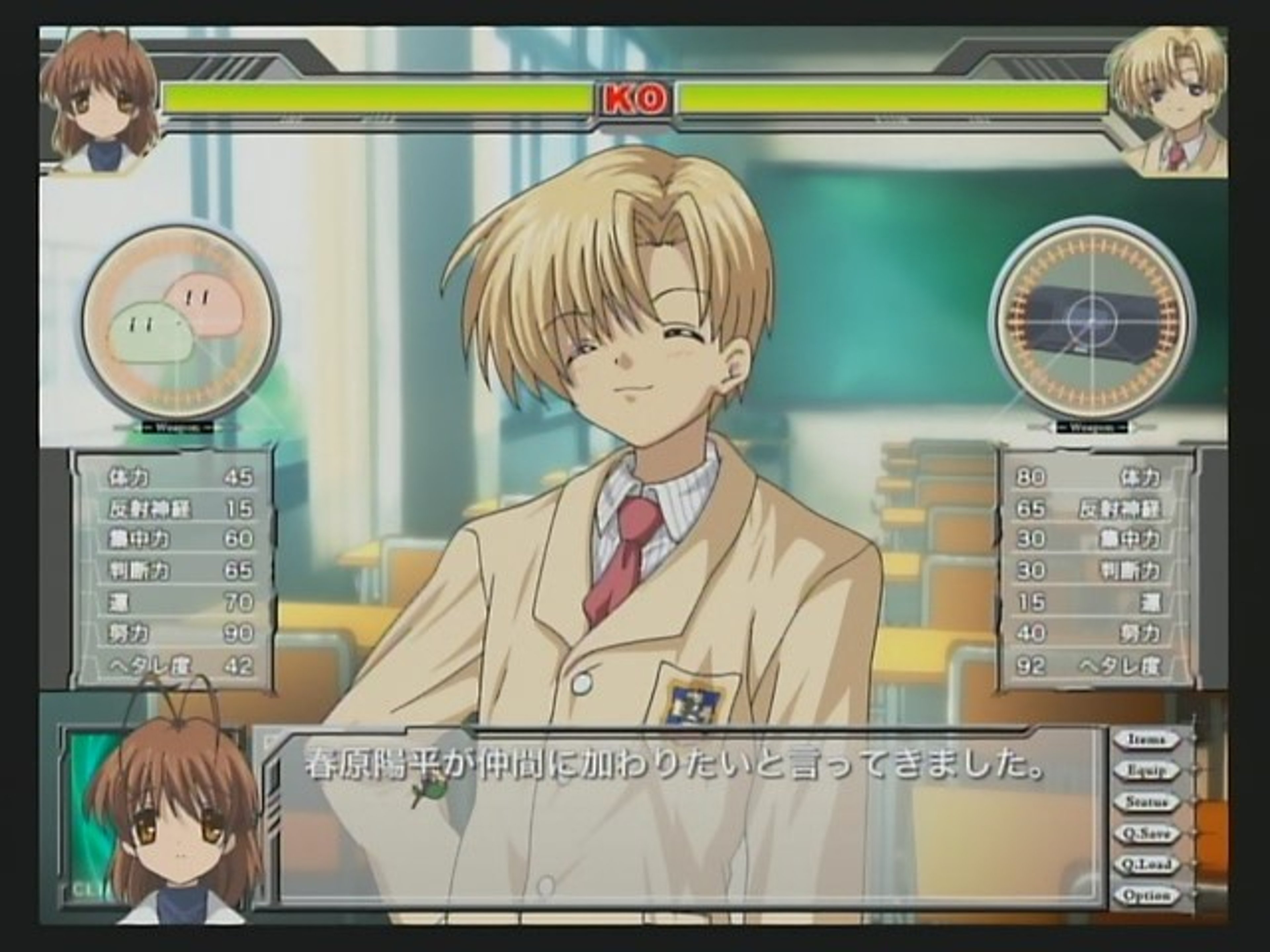Screen dimensions: 1270x952
Task: Click the Q.Load button
Action: pyautogui.click(x=1146, y=864)
